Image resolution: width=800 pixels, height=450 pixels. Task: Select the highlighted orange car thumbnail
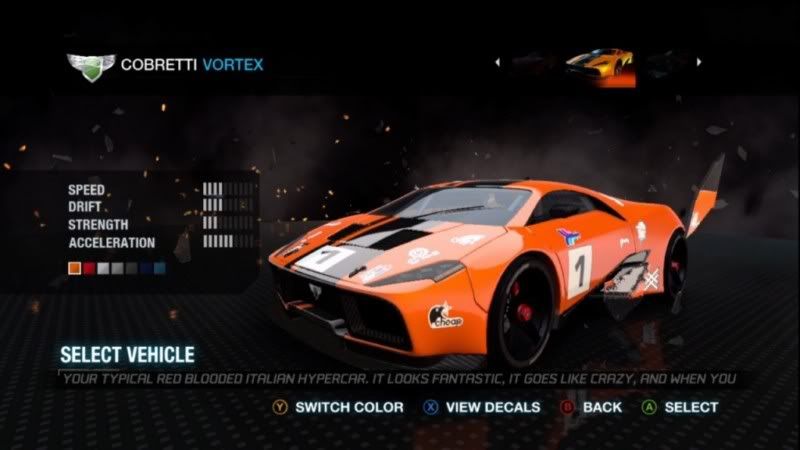coord(599,64)
